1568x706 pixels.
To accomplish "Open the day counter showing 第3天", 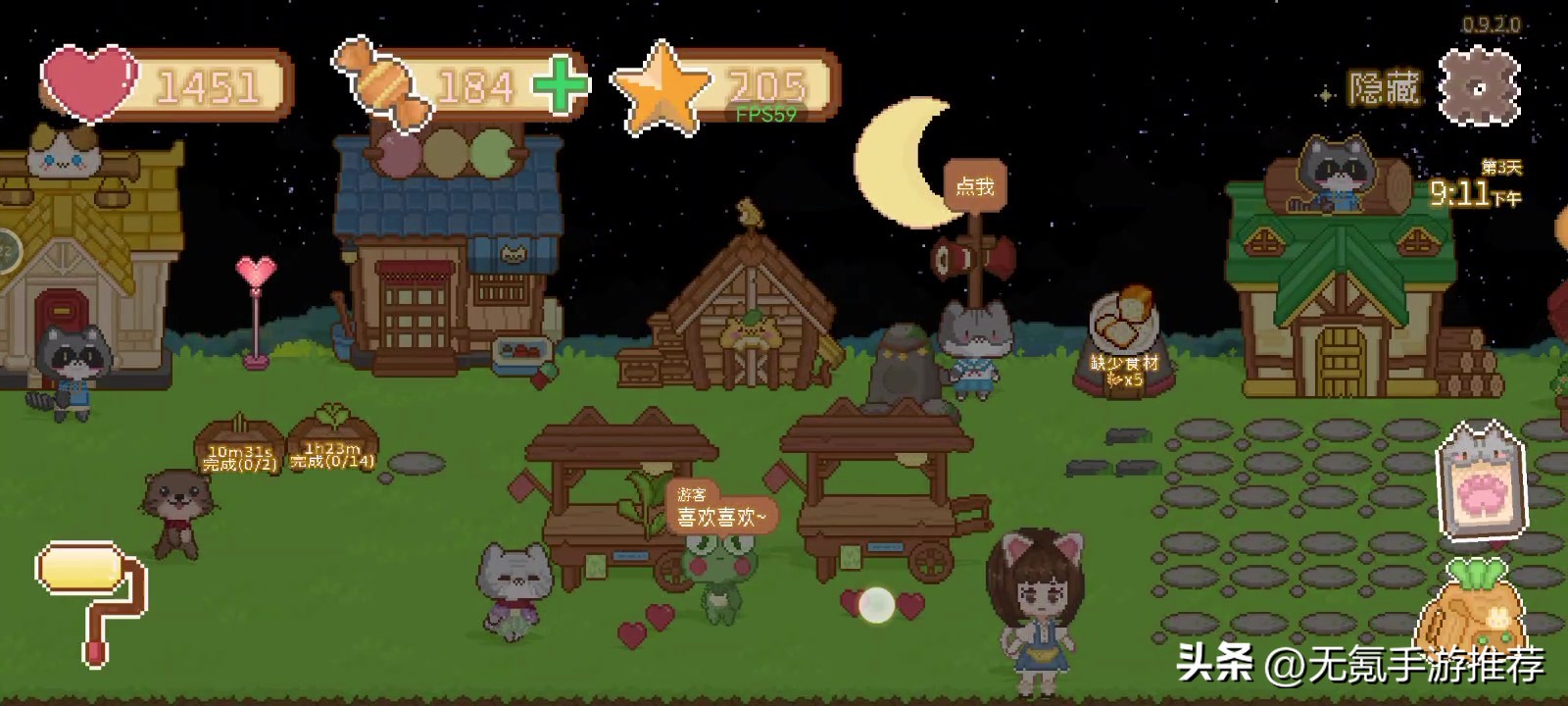I will 1500,165.
